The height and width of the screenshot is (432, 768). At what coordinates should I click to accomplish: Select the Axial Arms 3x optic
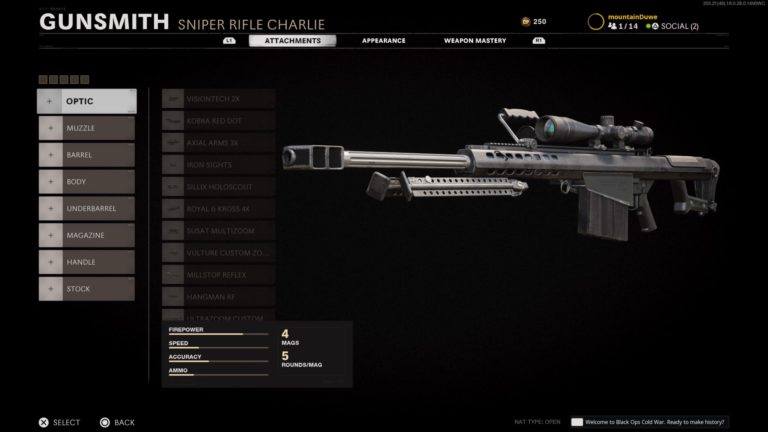coord(218,143)
